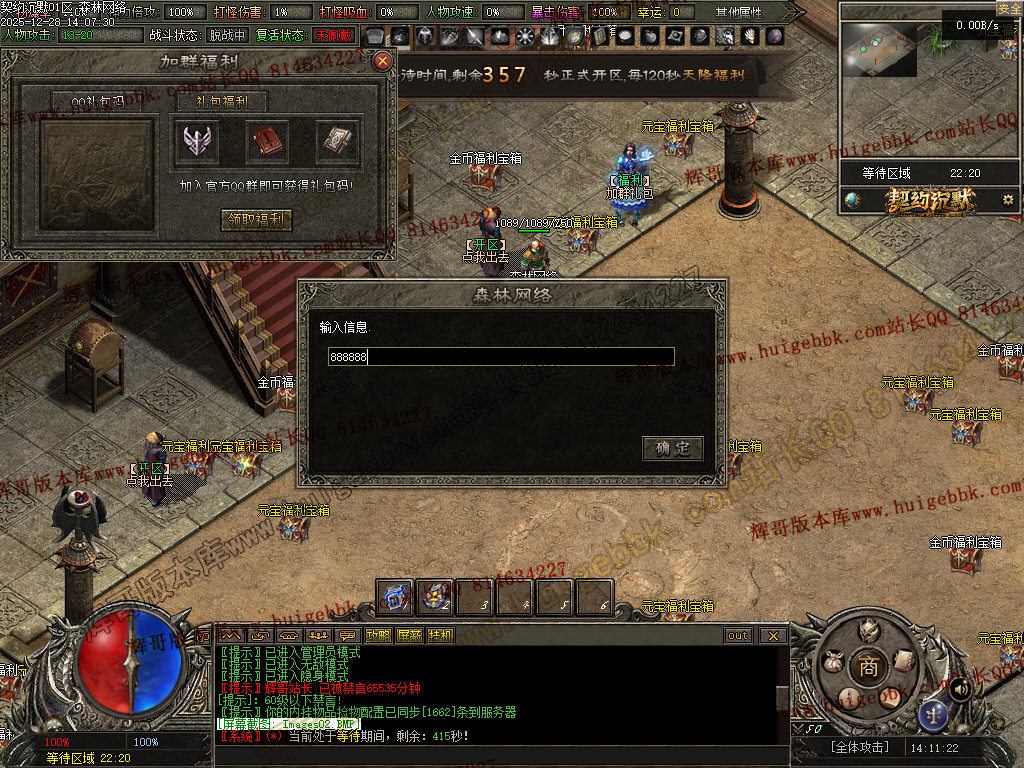Toggle sound with the speaker icon
This screenshot has height=768, width=1024.
click(x=960, y=688)
